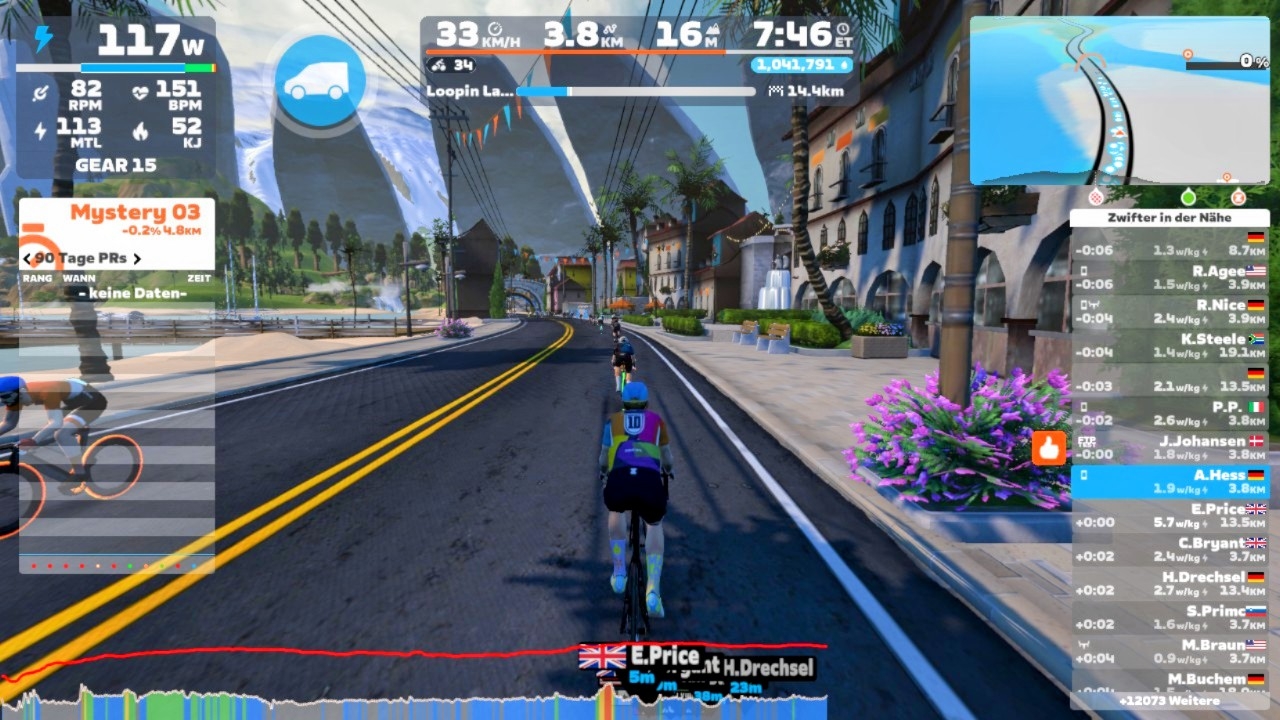The image size is (1280, 720).
Task: Choose K.Steele from the nearby Zwifters
Action: [x=1169, y=346]
